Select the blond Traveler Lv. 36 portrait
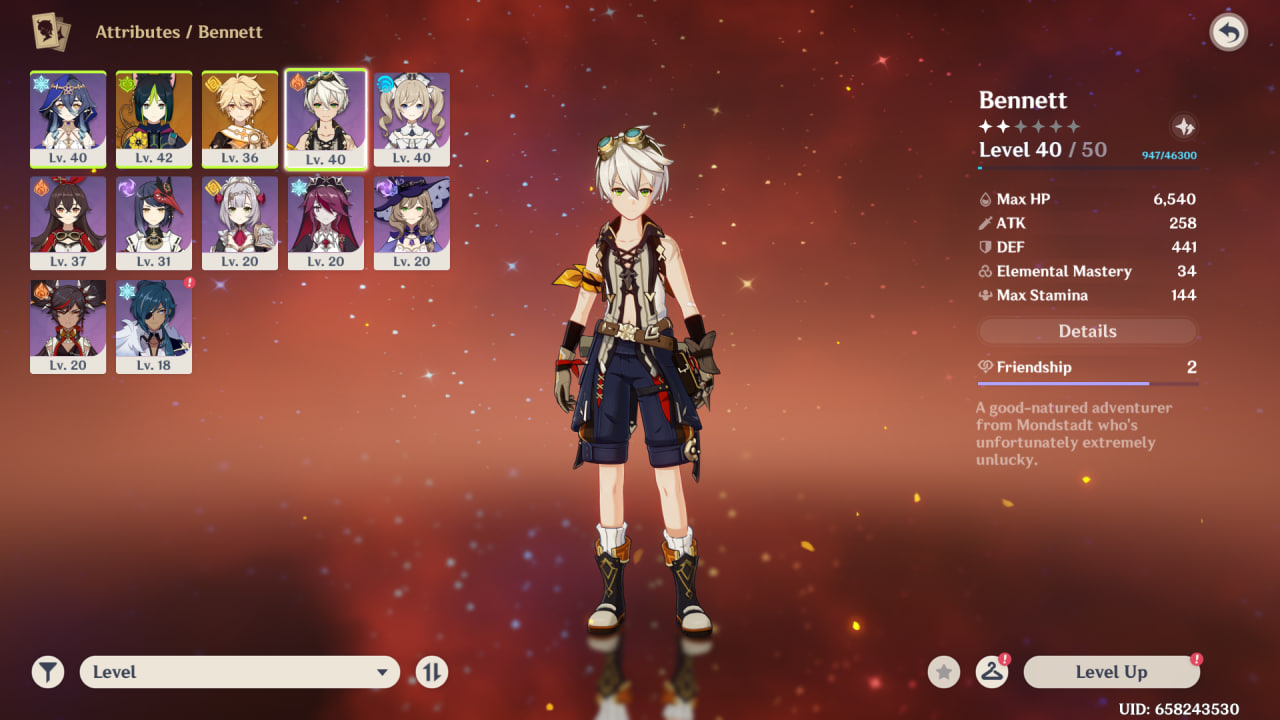The width and height of the screenshot is (1280, 720). tap(240, 118)
